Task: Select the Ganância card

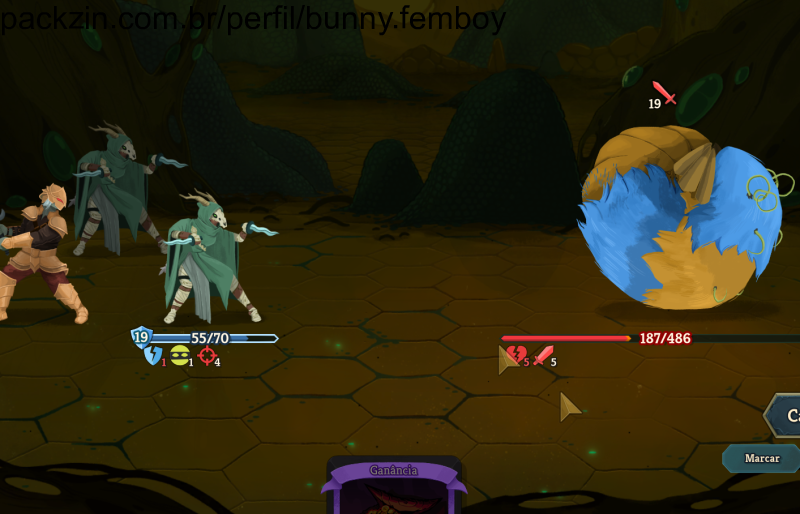Action: pos(394,486)
